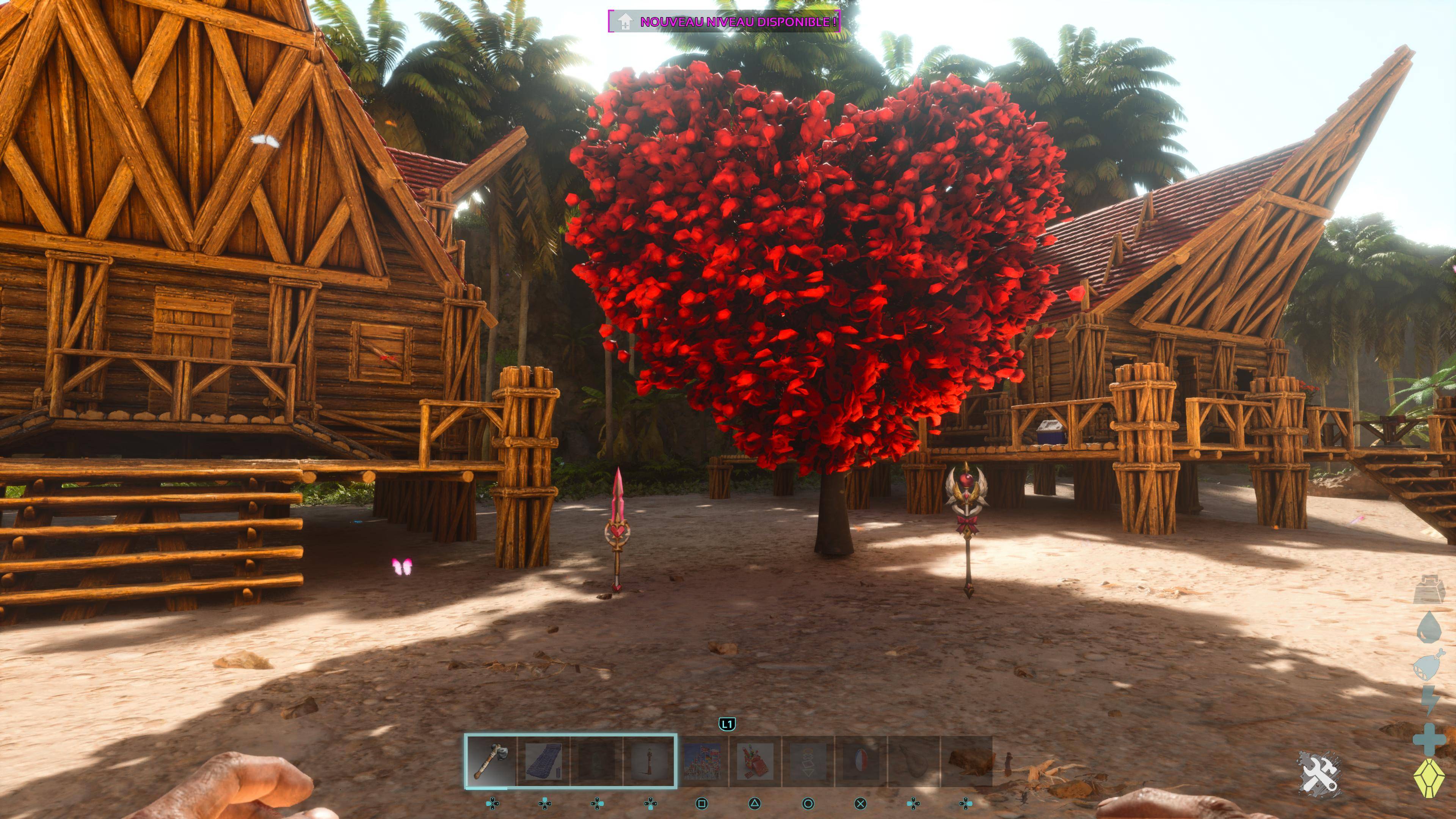Image resolution: width=1456 pixels, height=819 pixels.
Task: Select the red gift box slot
Action: (755, 761)
